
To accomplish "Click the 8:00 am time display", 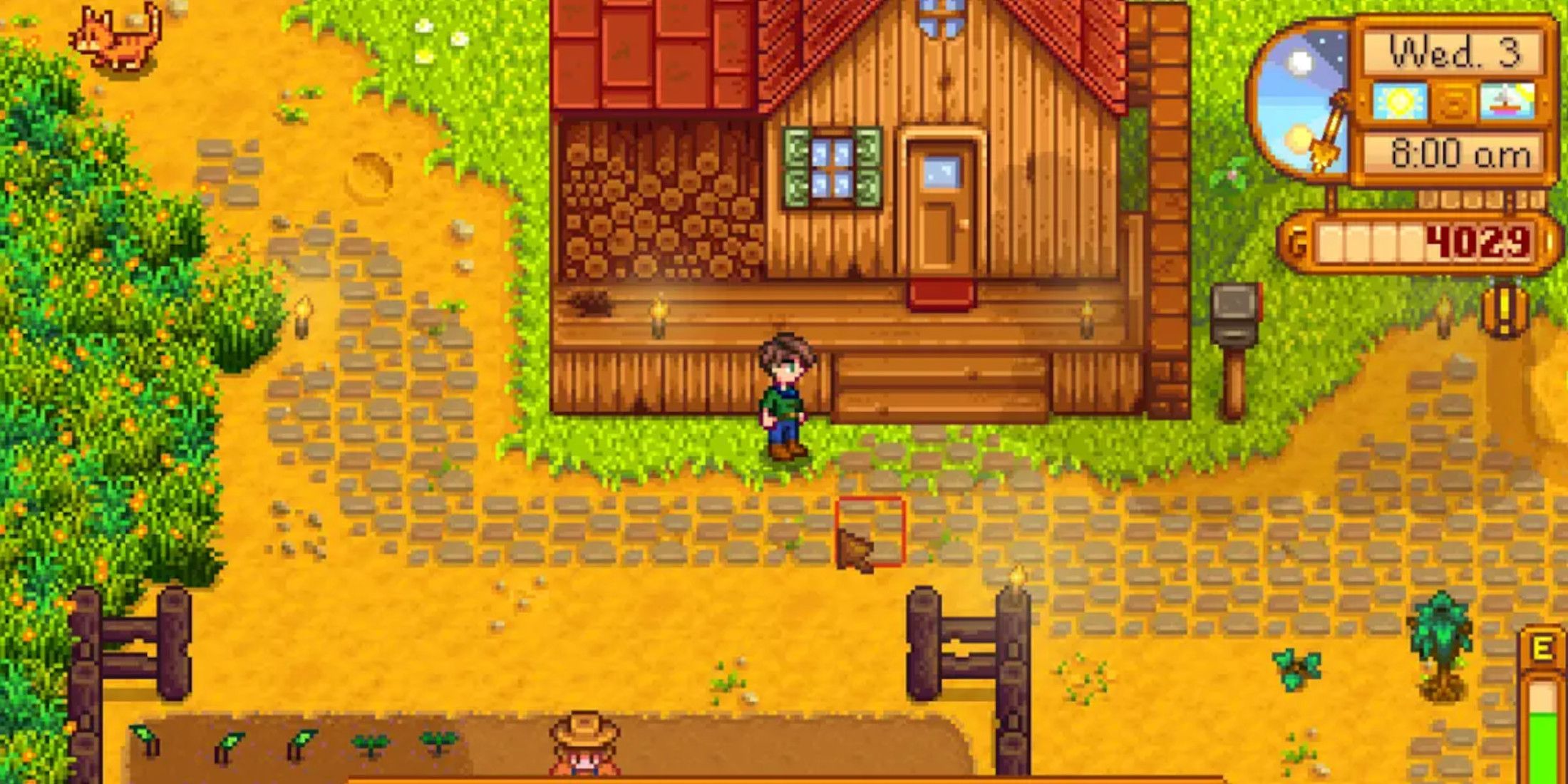I will (1457, 152).
